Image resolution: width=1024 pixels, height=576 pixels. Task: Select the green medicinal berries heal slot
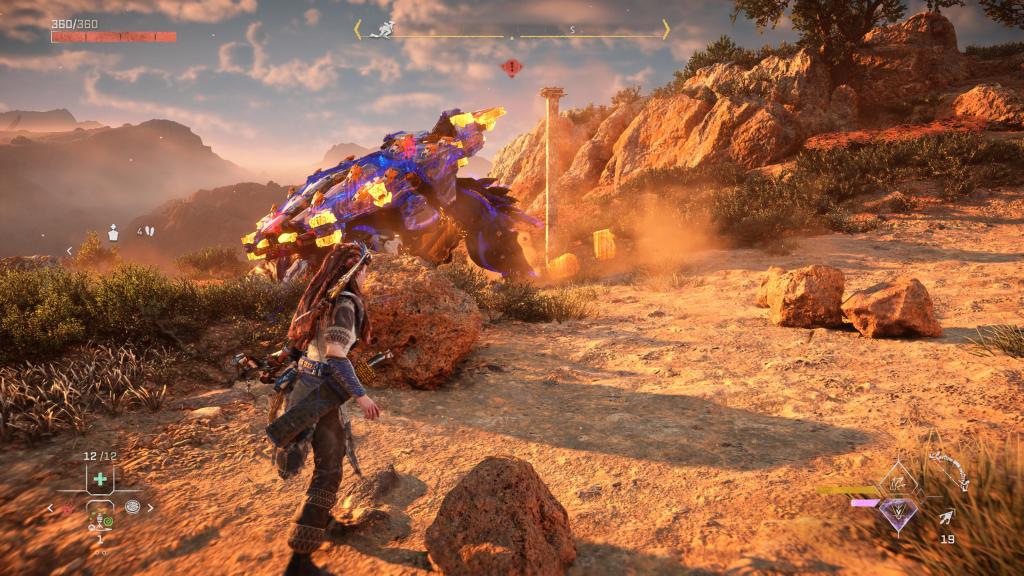click(x=99, y=479)
